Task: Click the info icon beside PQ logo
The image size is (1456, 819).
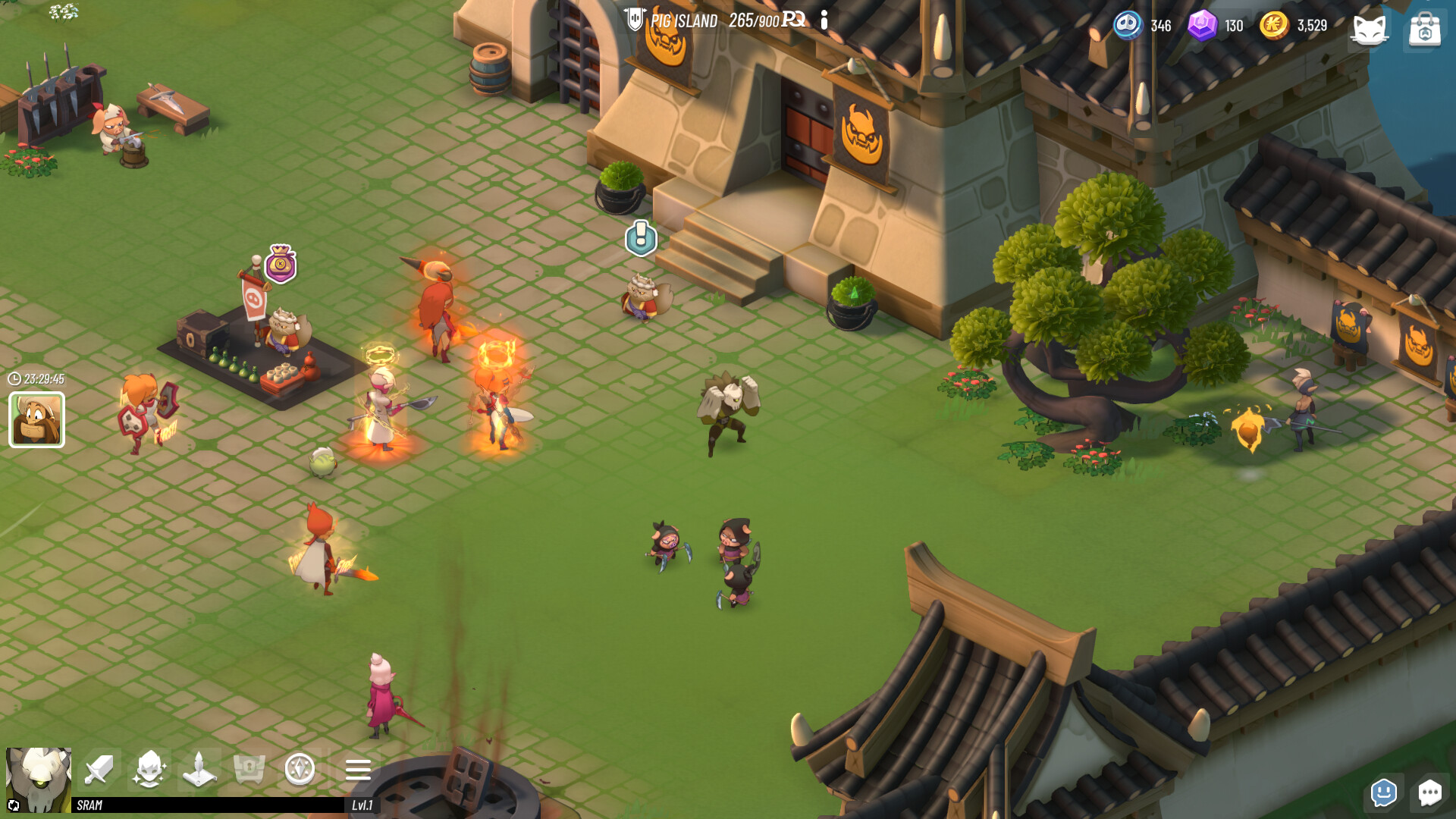Action: 824,20
